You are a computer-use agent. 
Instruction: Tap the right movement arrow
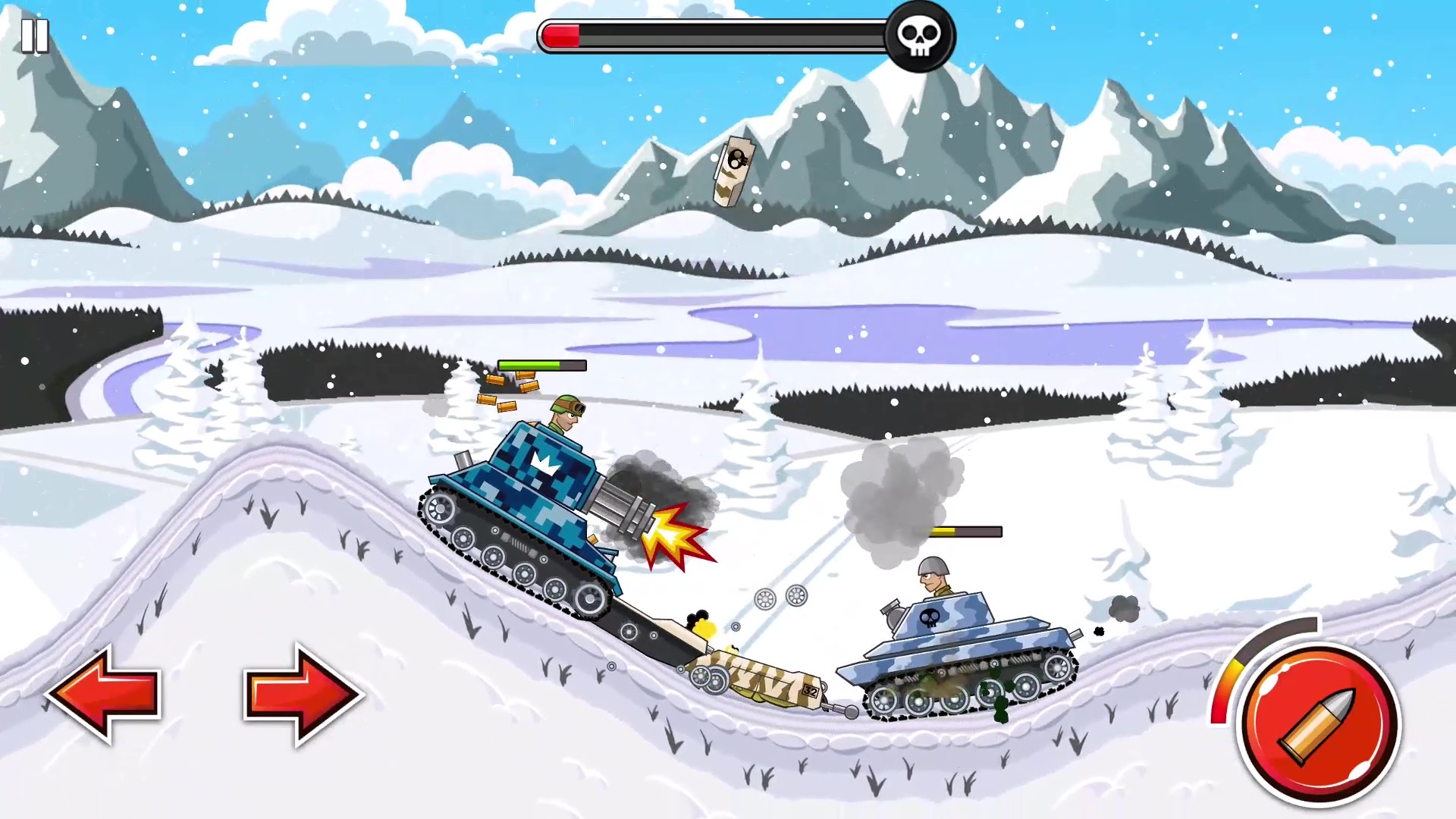pos(300,694)
